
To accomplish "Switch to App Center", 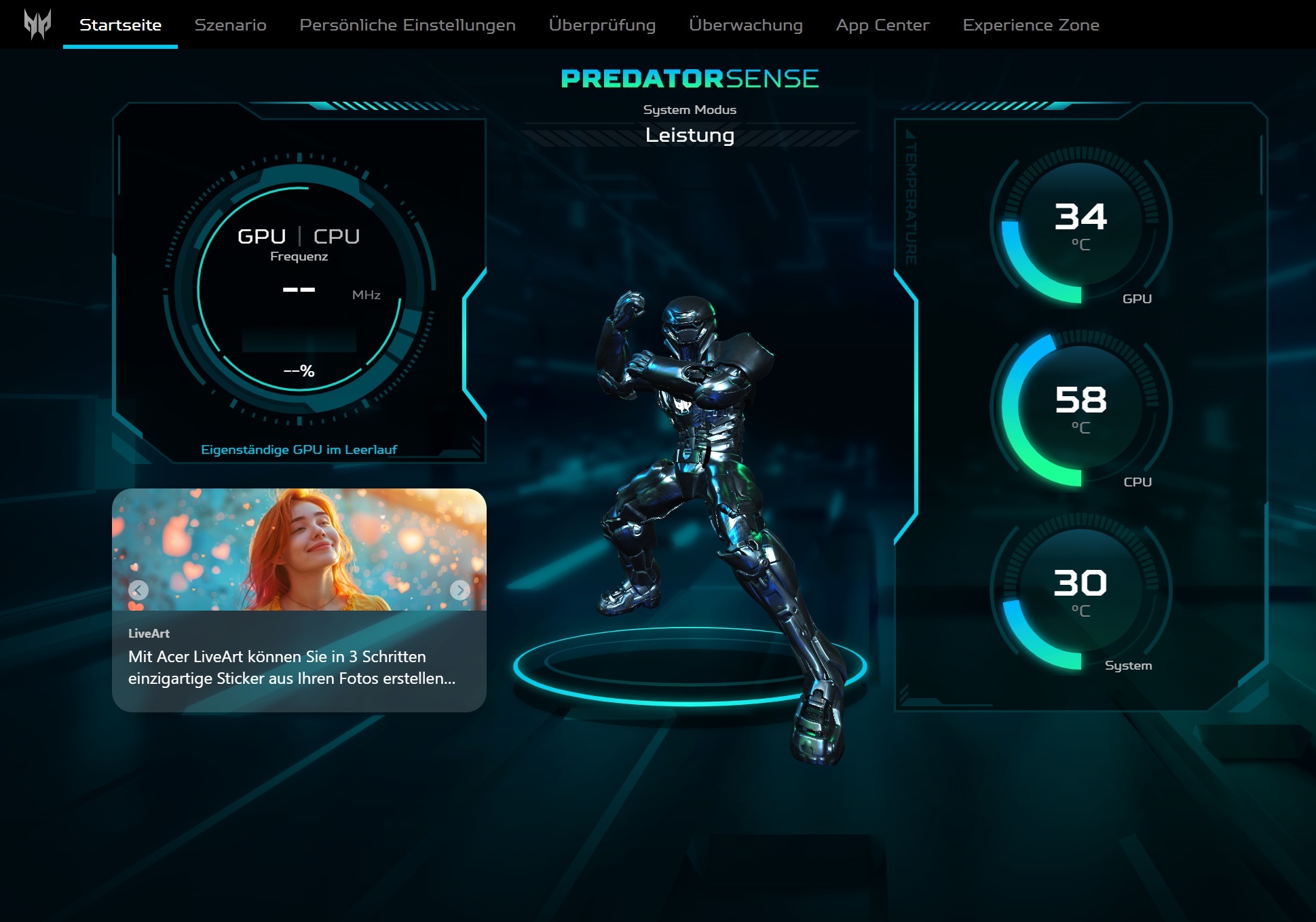I will click(882, 25).
